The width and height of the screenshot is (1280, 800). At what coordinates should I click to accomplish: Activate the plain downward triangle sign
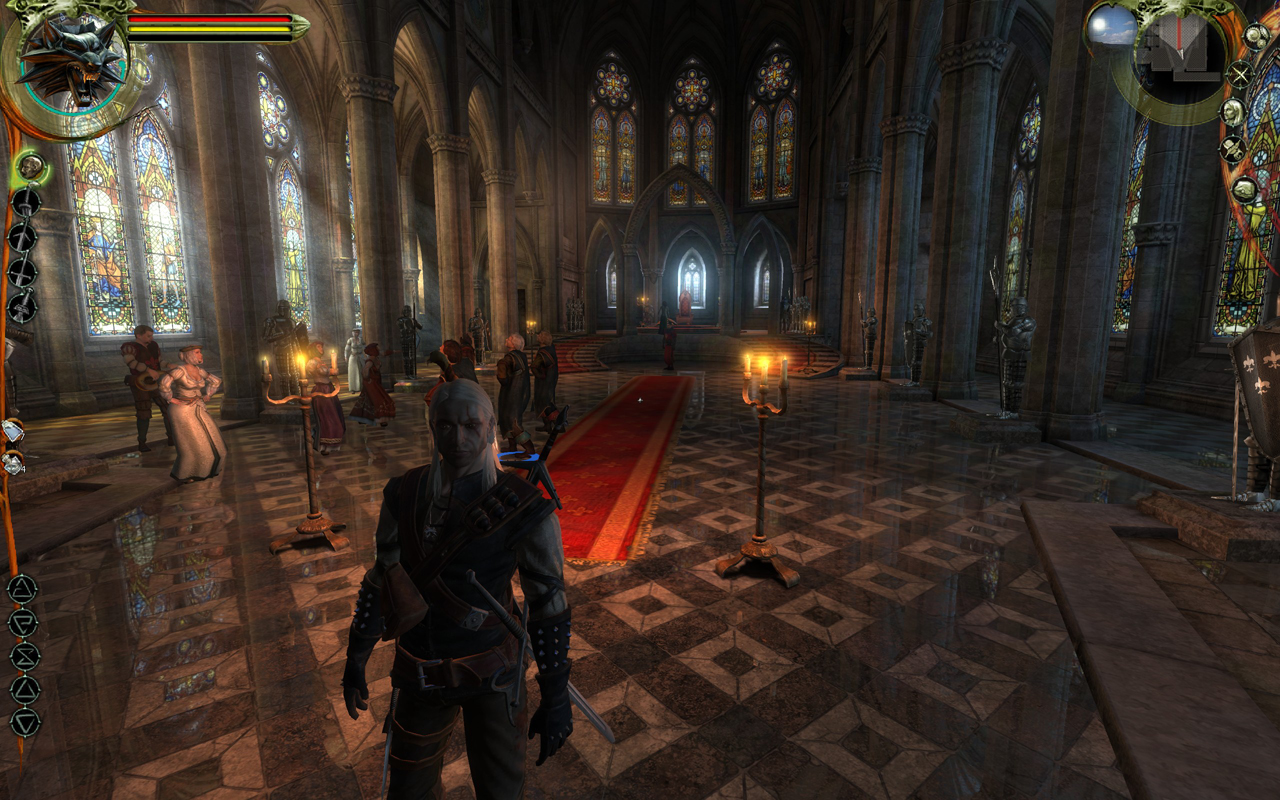click(x=24, y=722)
